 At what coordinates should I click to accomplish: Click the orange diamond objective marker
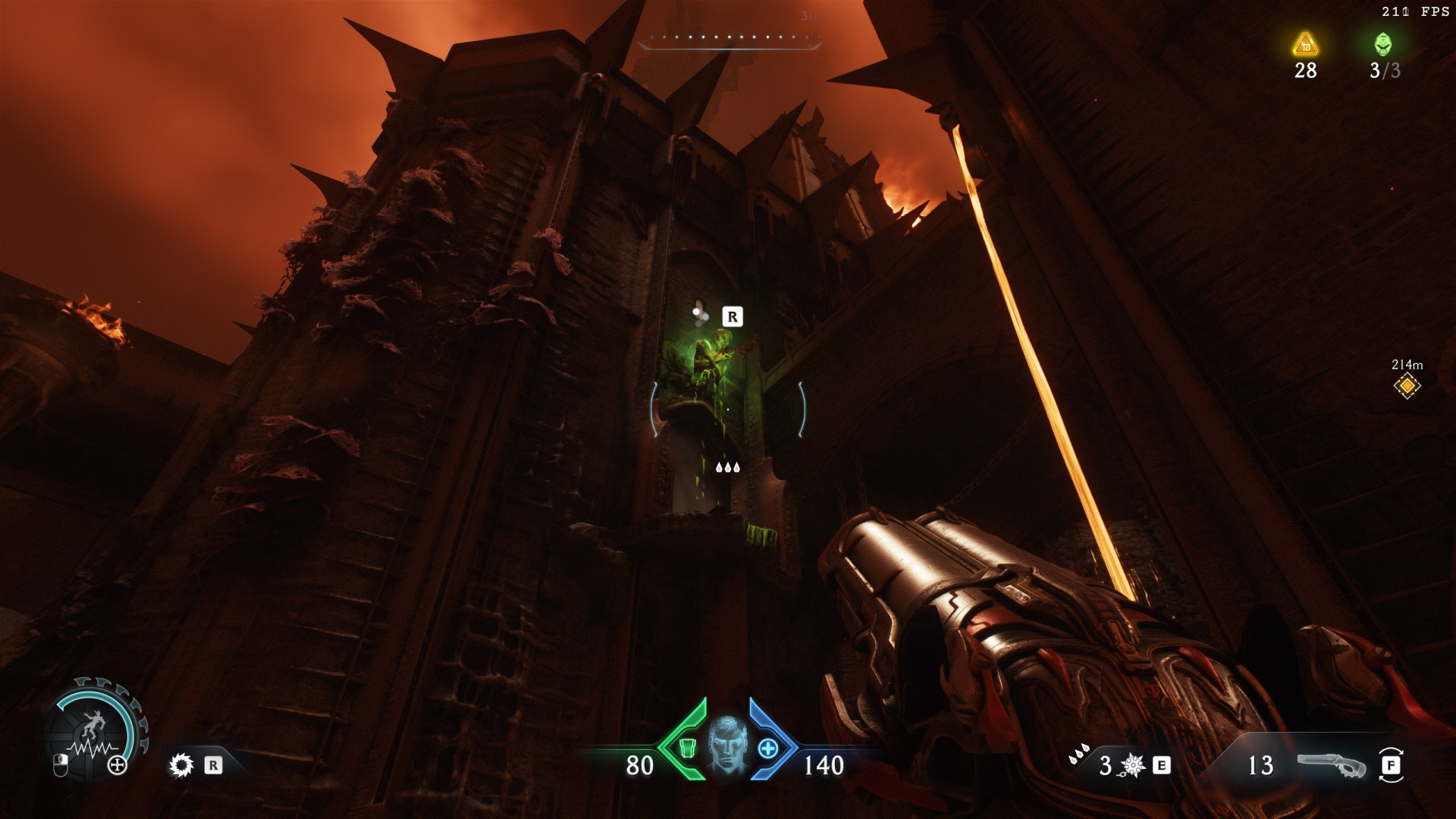point(1407,387)
